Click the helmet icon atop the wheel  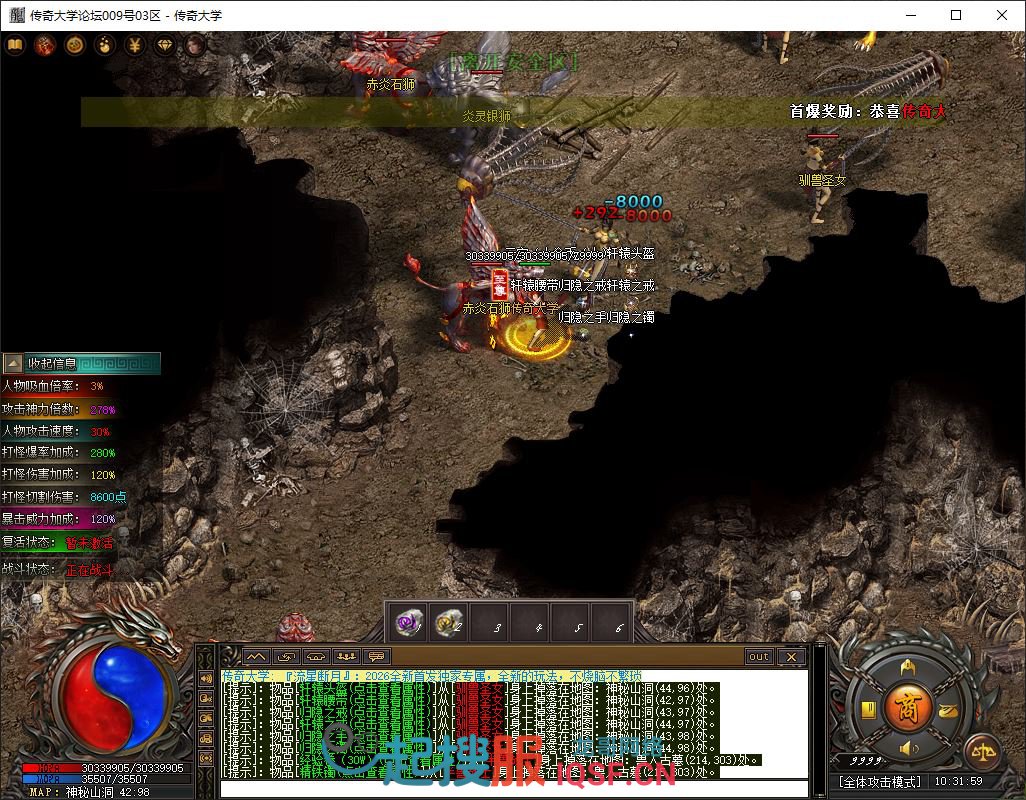coord(909,667)
